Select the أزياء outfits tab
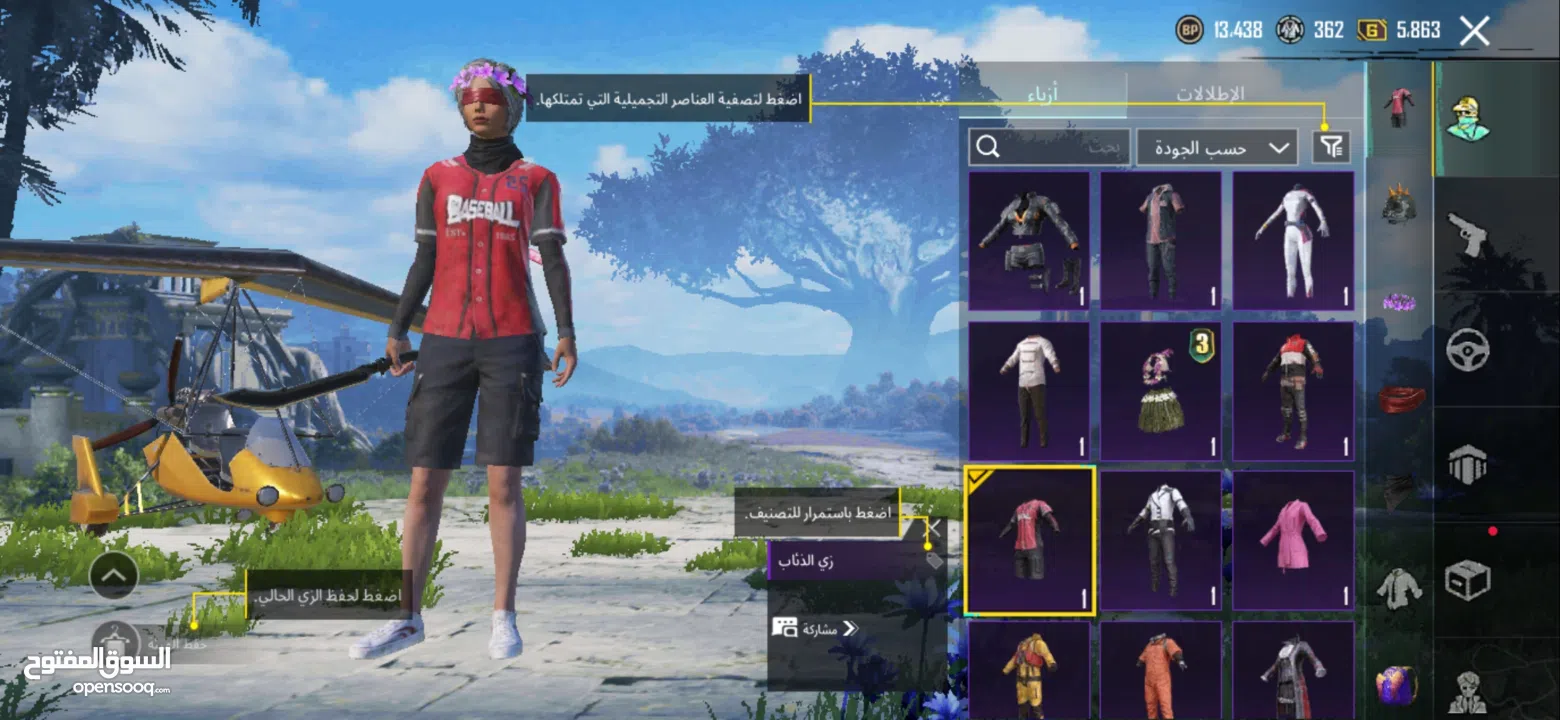Screen dimensions: 1560x720 click(x=1045, y=92)
